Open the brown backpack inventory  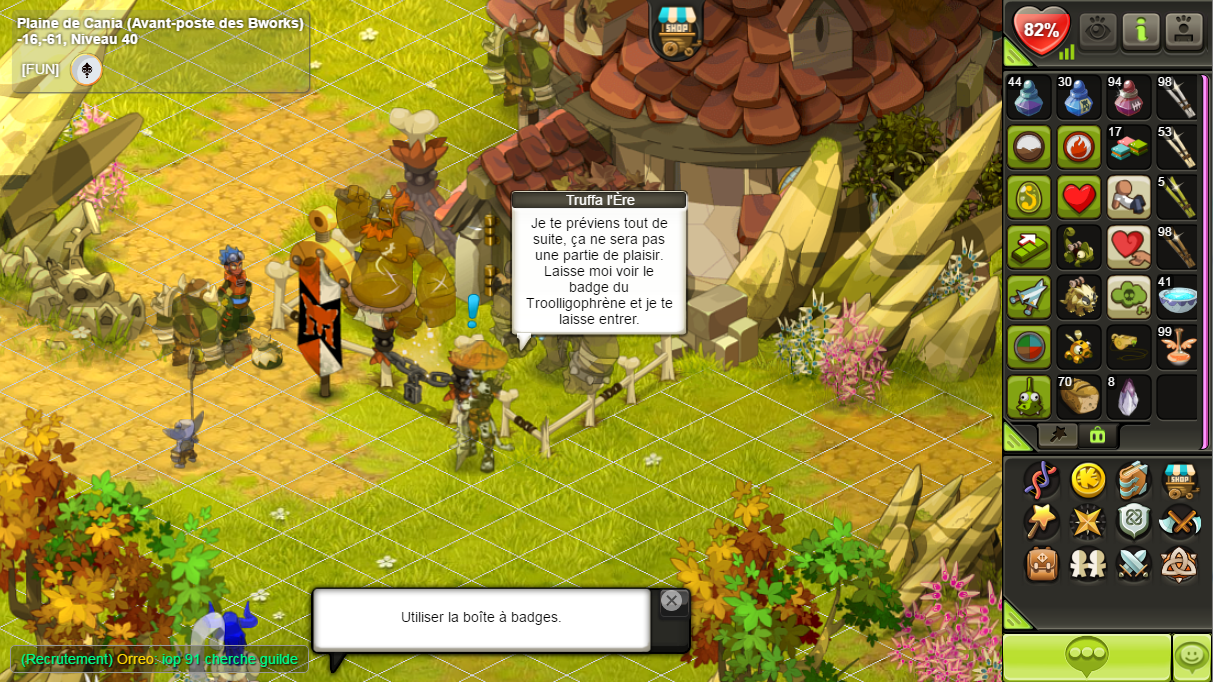[x=1042, y=564]
